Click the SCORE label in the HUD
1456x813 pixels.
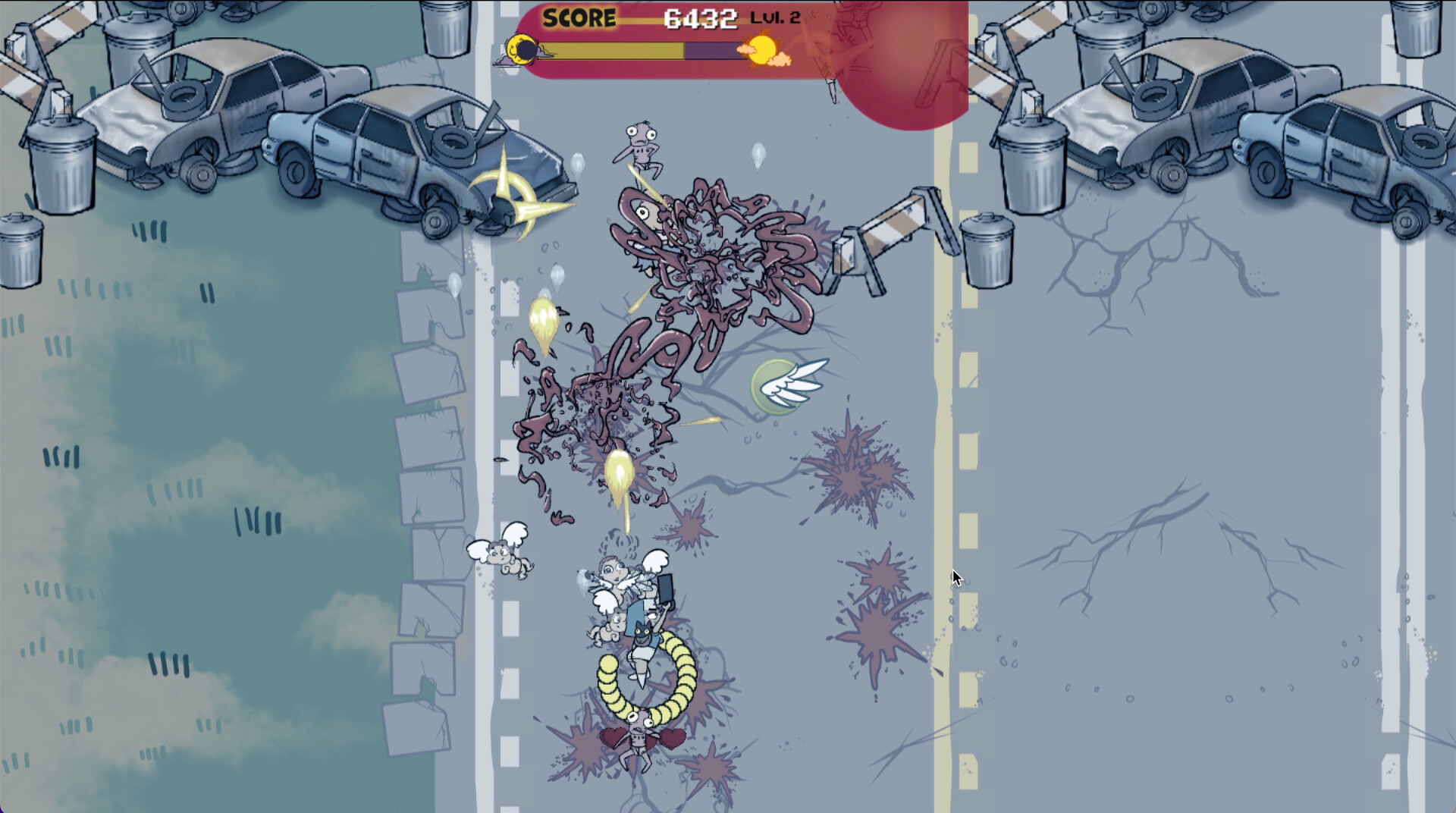point(580,15)
